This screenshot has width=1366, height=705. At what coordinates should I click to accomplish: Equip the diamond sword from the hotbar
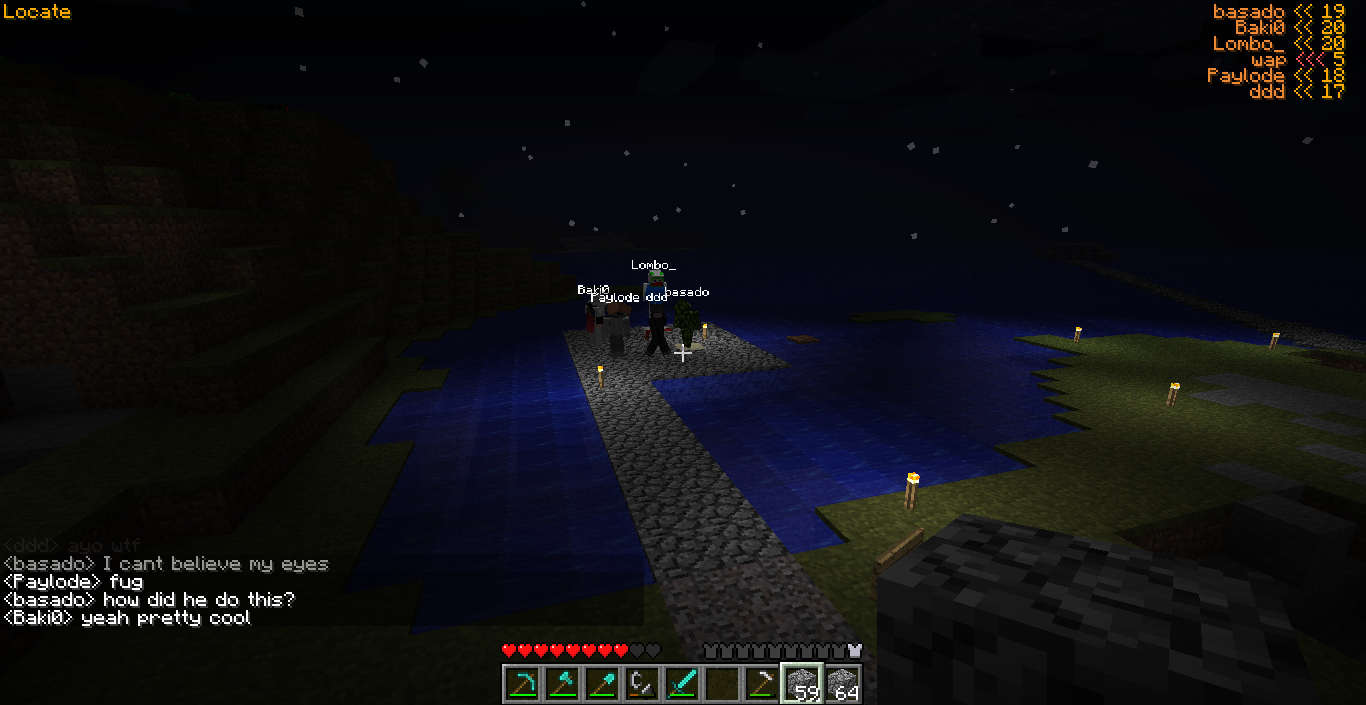pyautogui.click(x=682, y=684)
